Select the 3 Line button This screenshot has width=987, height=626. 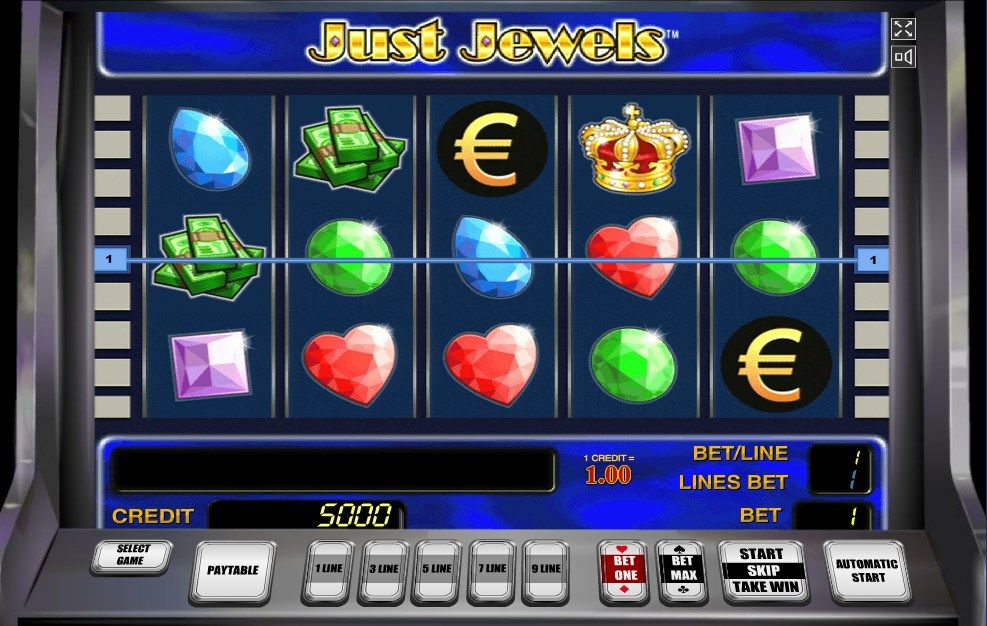pyautogui.click(x=384, y=570)
